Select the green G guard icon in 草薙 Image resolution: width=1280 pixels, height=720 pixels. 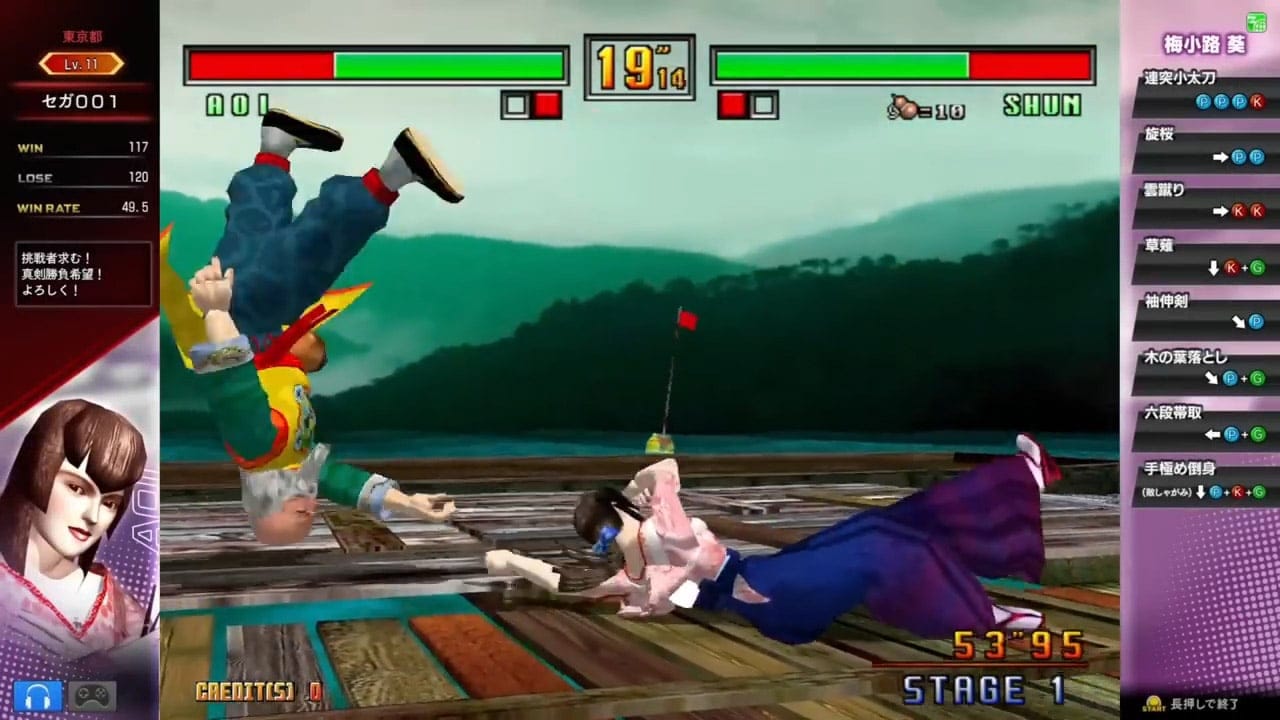point(1258,268)
